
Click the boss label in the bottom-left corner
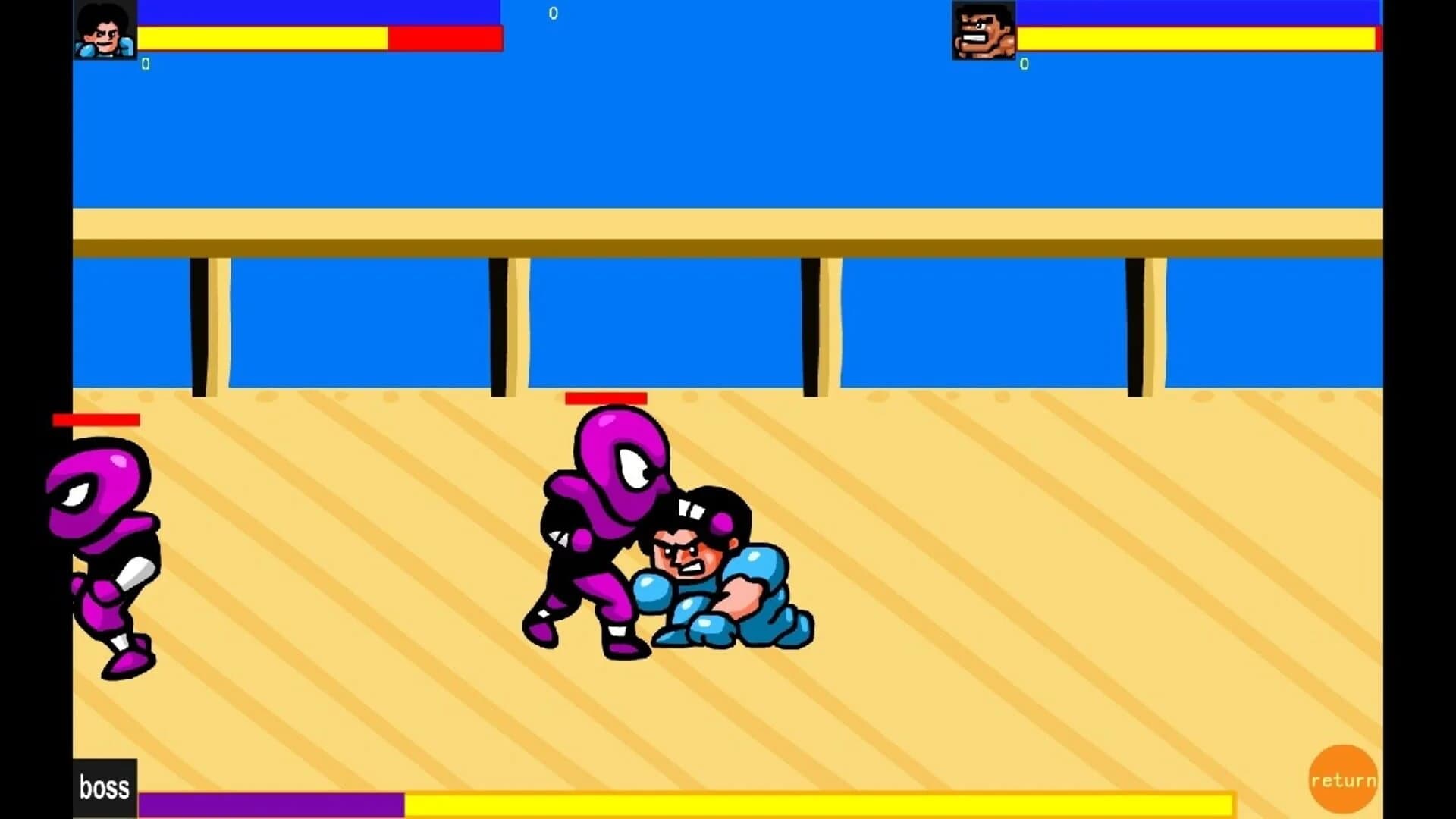coord(105,787)
